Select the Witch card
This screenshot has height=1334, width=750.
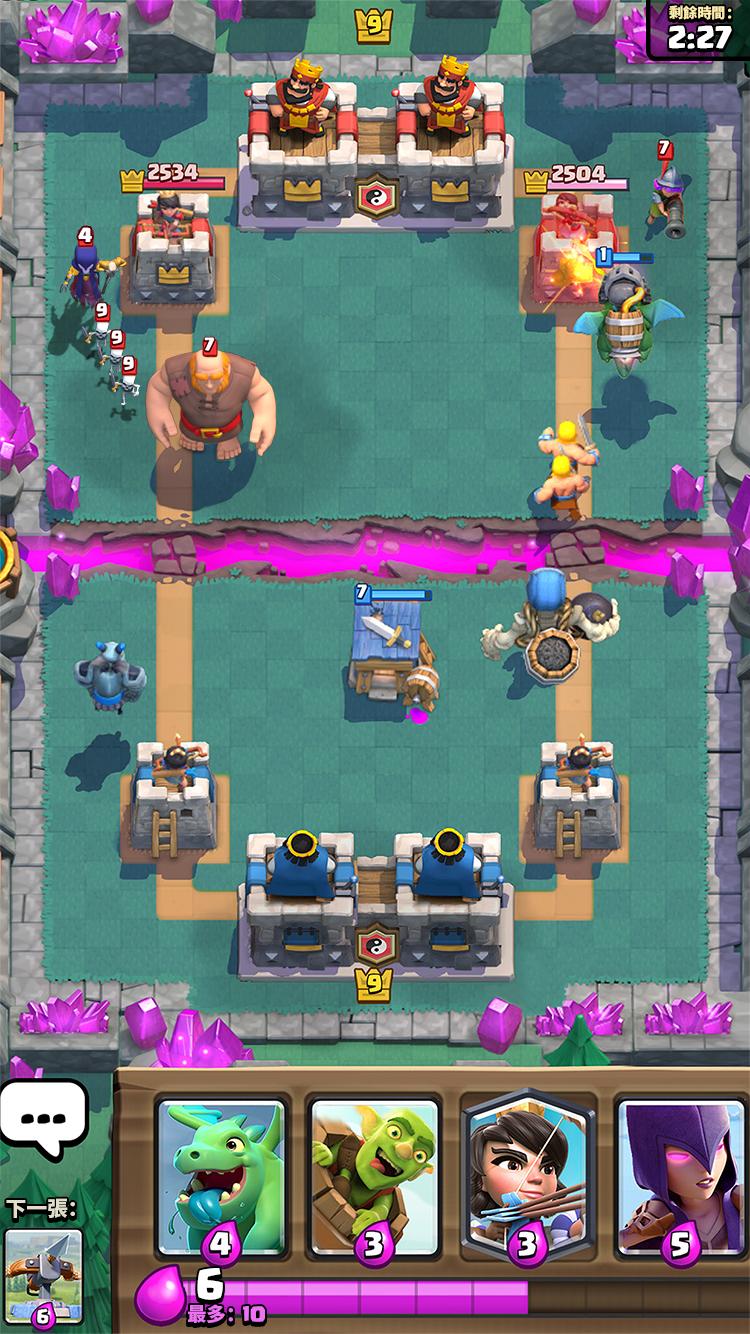click(x=680, y=1175)
